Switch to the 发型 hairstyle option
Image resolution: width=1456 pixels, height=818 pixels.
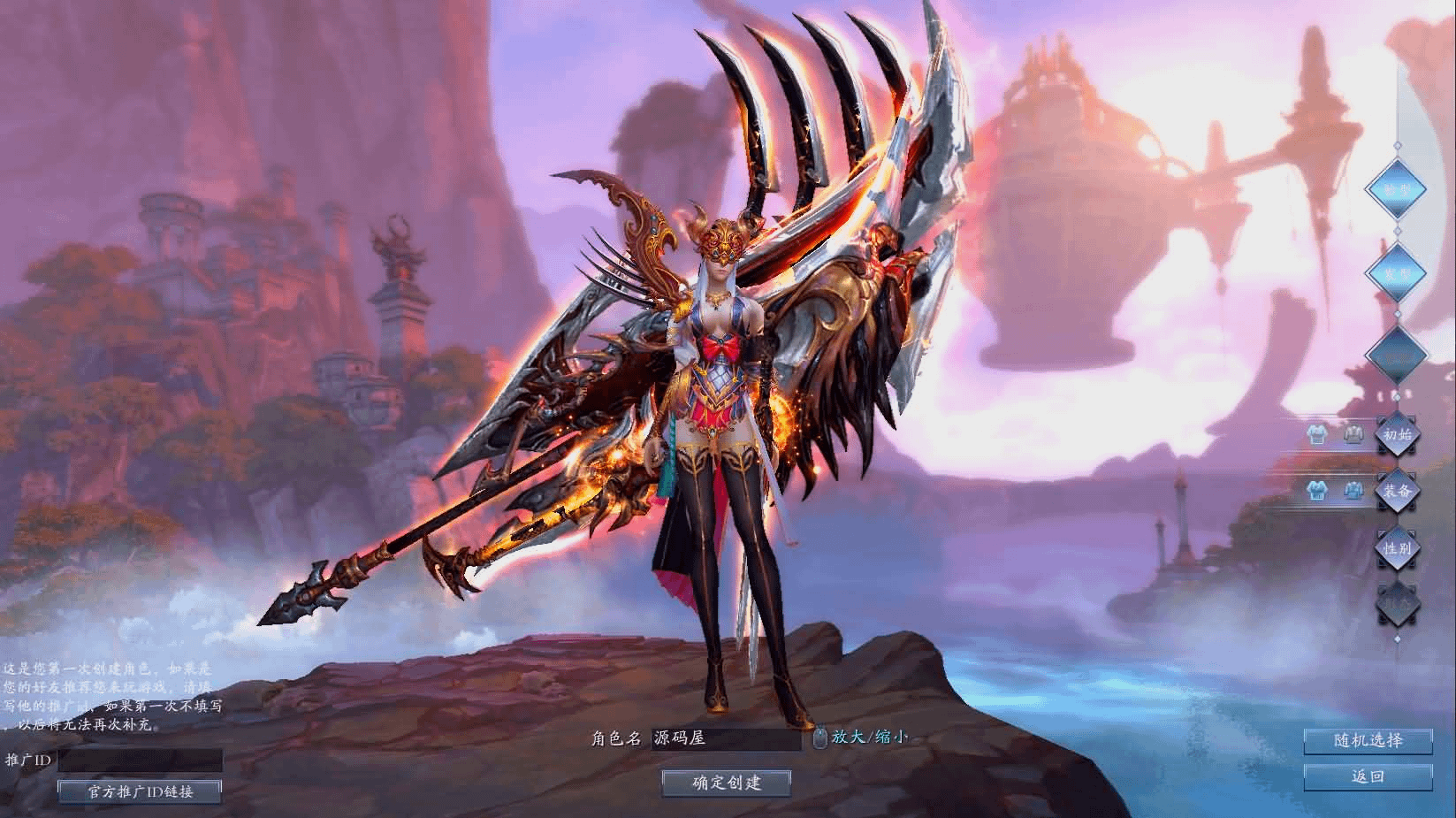coord(1397,273)
